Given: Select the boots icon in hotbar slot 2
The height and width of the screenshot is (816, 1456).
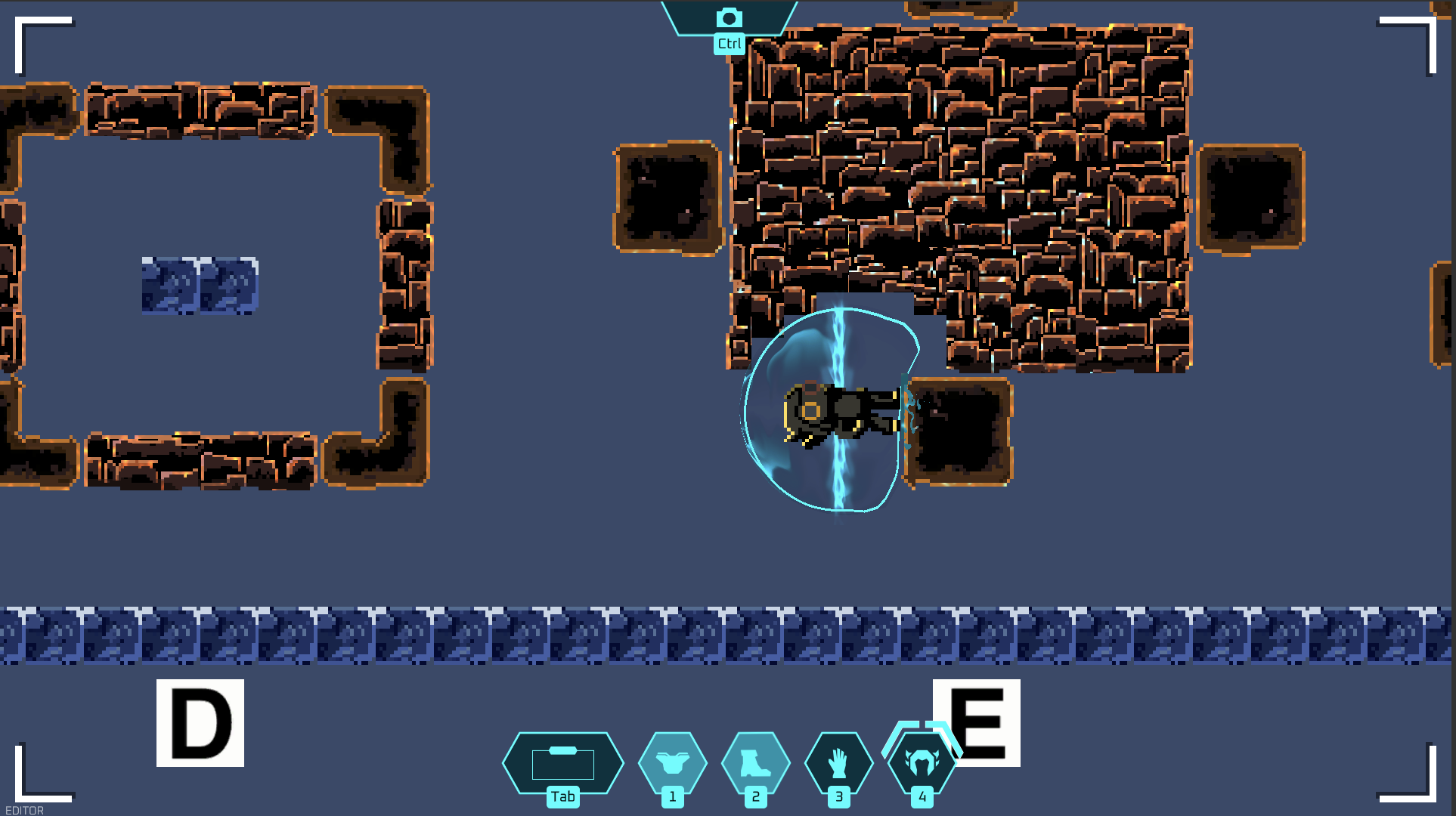Looking at the screenshot, I should pyautogui.click(x=755, y=762).
